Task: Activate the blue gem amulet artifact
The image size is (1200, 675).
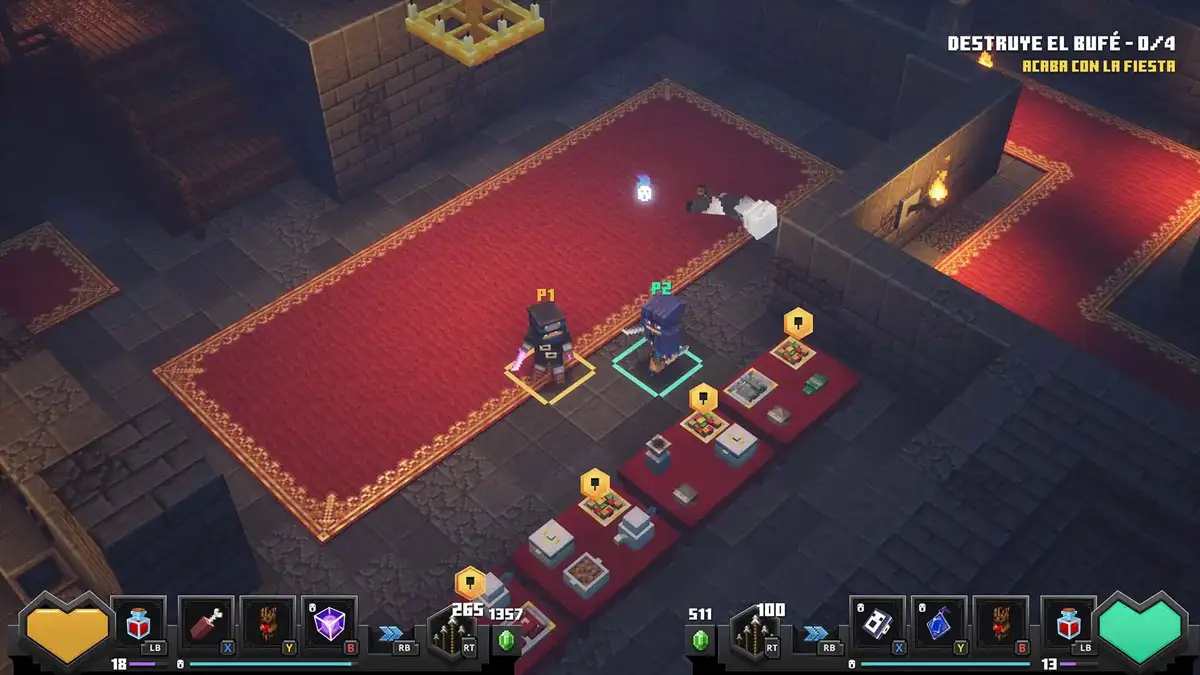Action: coord(939,625)
